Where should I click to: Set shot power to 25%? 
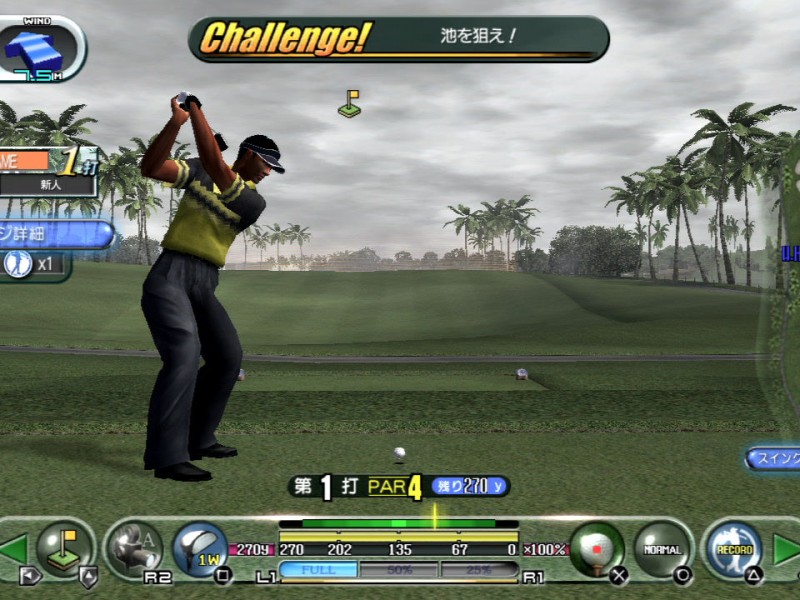[x=478, y=570]
